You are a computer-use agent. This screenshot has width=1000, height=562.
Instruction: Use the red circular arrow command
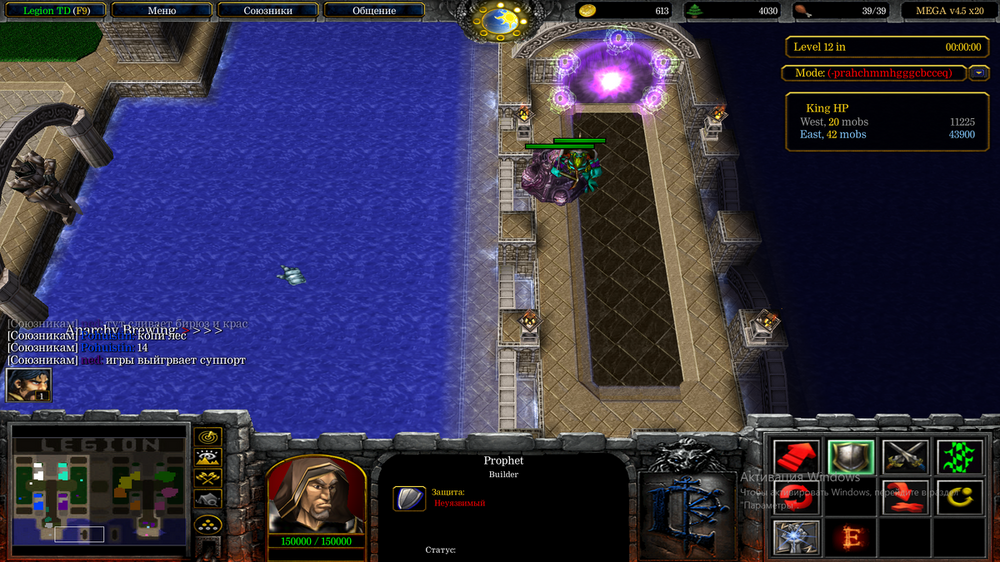905,497
